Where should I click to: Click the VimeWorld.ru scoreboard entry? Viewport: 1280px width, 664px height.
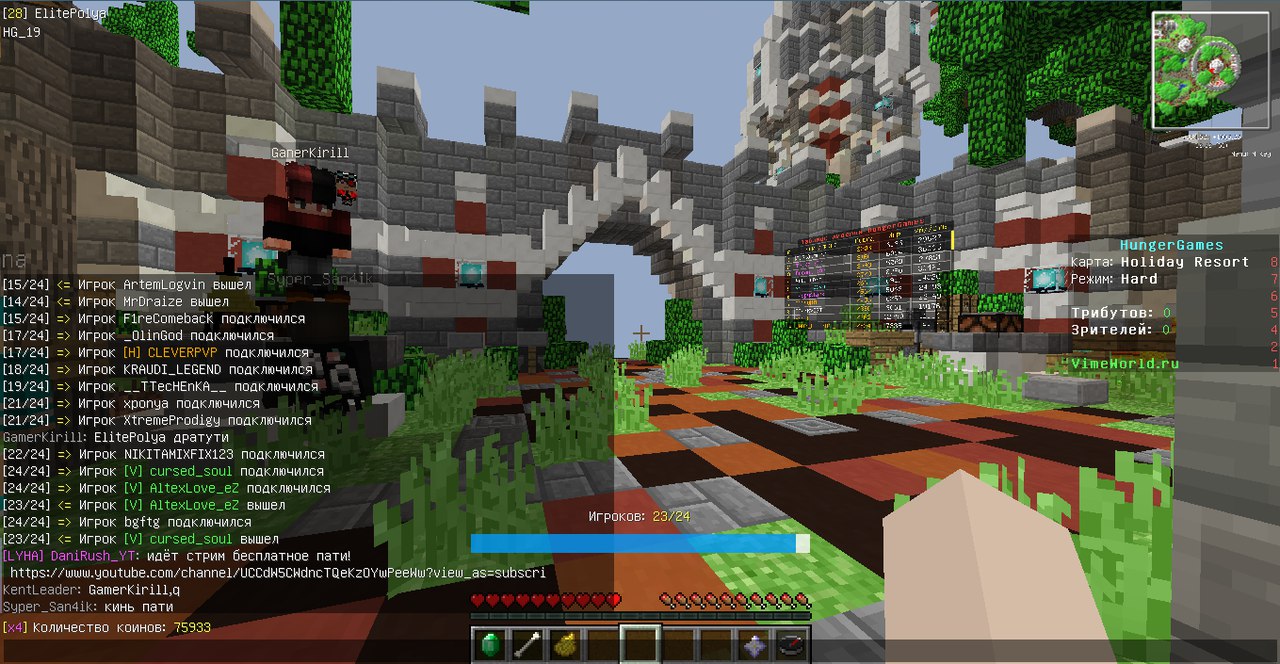click(x=1124, y=364)
